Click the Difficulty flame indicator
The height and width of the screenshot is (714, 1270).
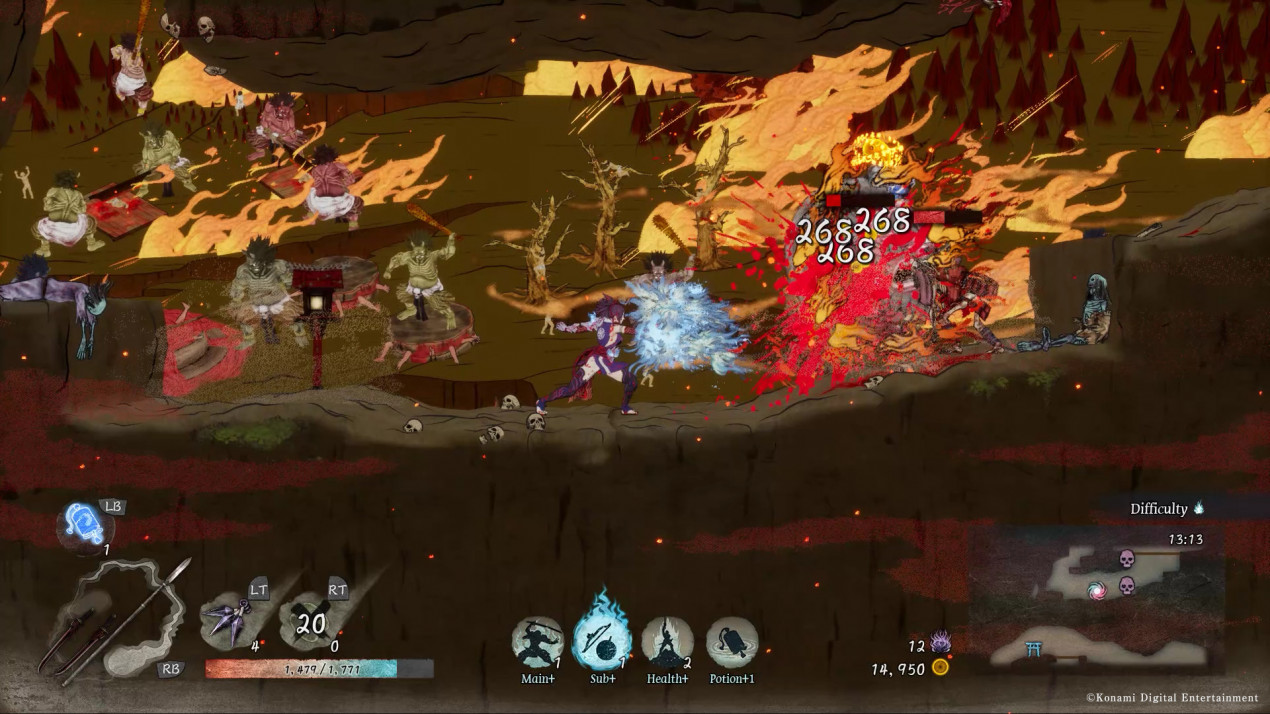point(1198,508)
